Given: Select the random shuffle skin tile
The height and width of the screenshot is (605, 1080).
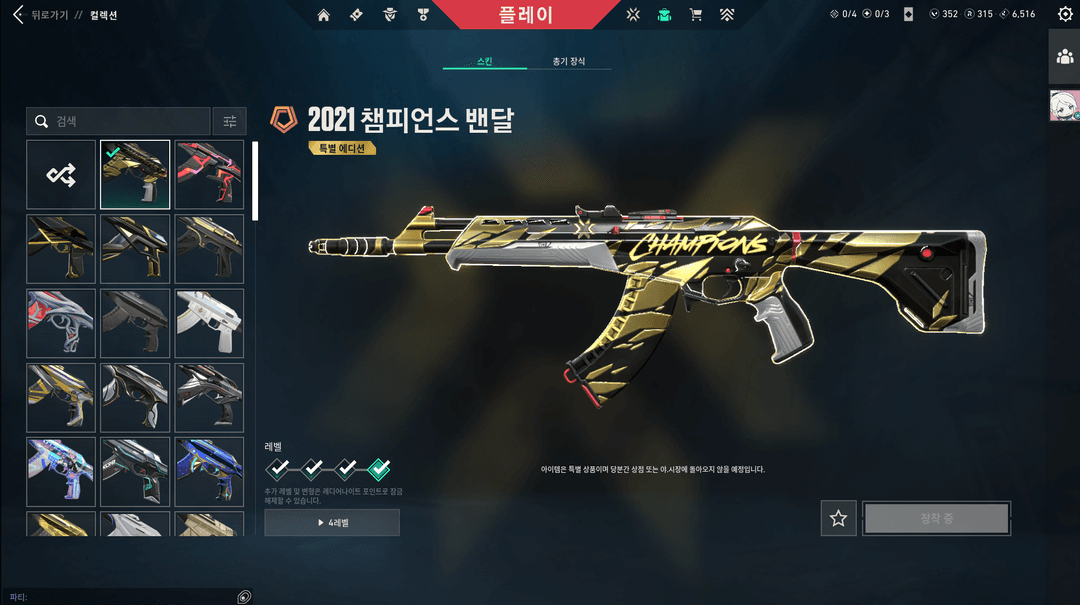Looking at the screenshot, I should [61, 175].
